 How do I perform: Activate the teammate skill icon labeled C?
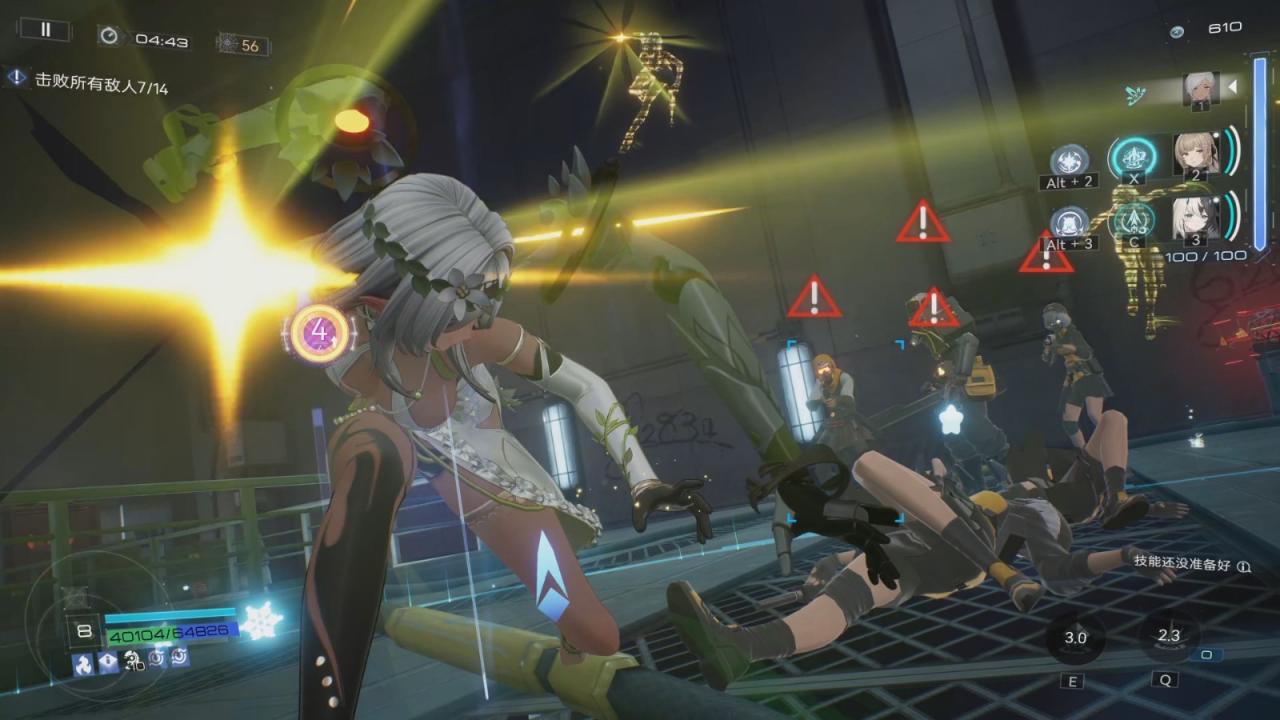click(1134, 220)
